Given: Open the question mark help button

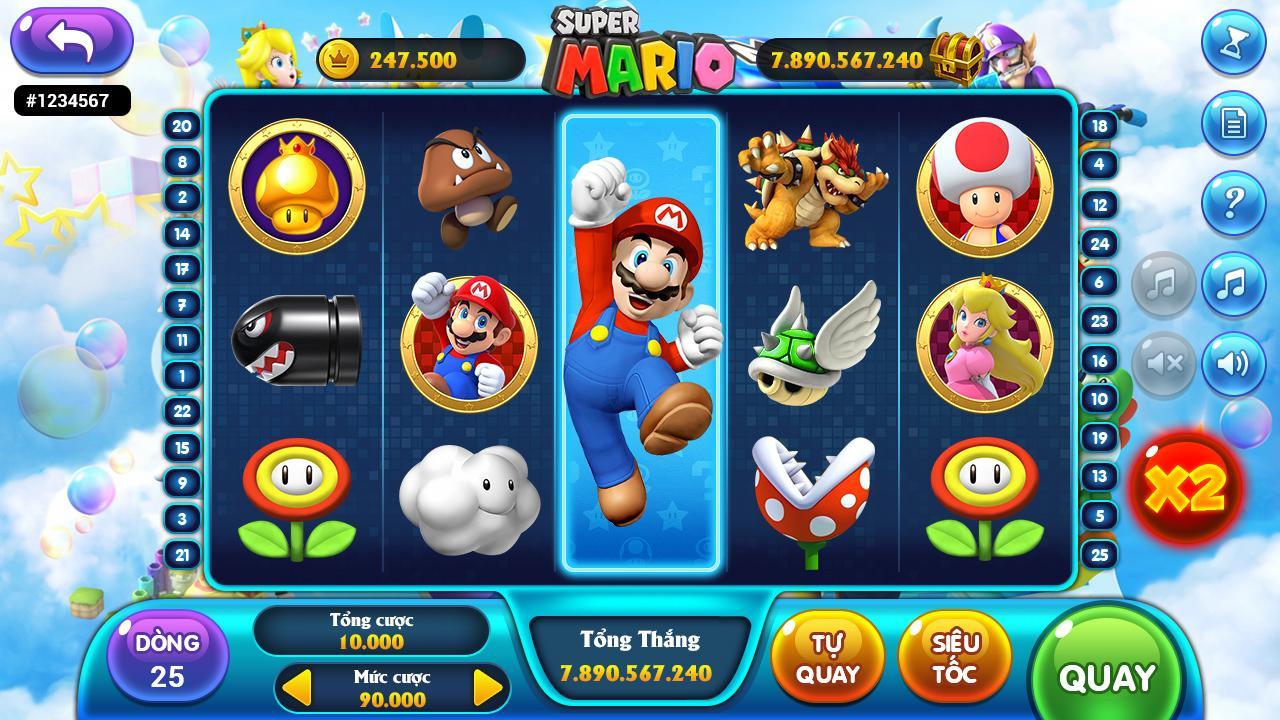Looking at the screenshot, I should pyautogui.click(x=1233, y=203).
